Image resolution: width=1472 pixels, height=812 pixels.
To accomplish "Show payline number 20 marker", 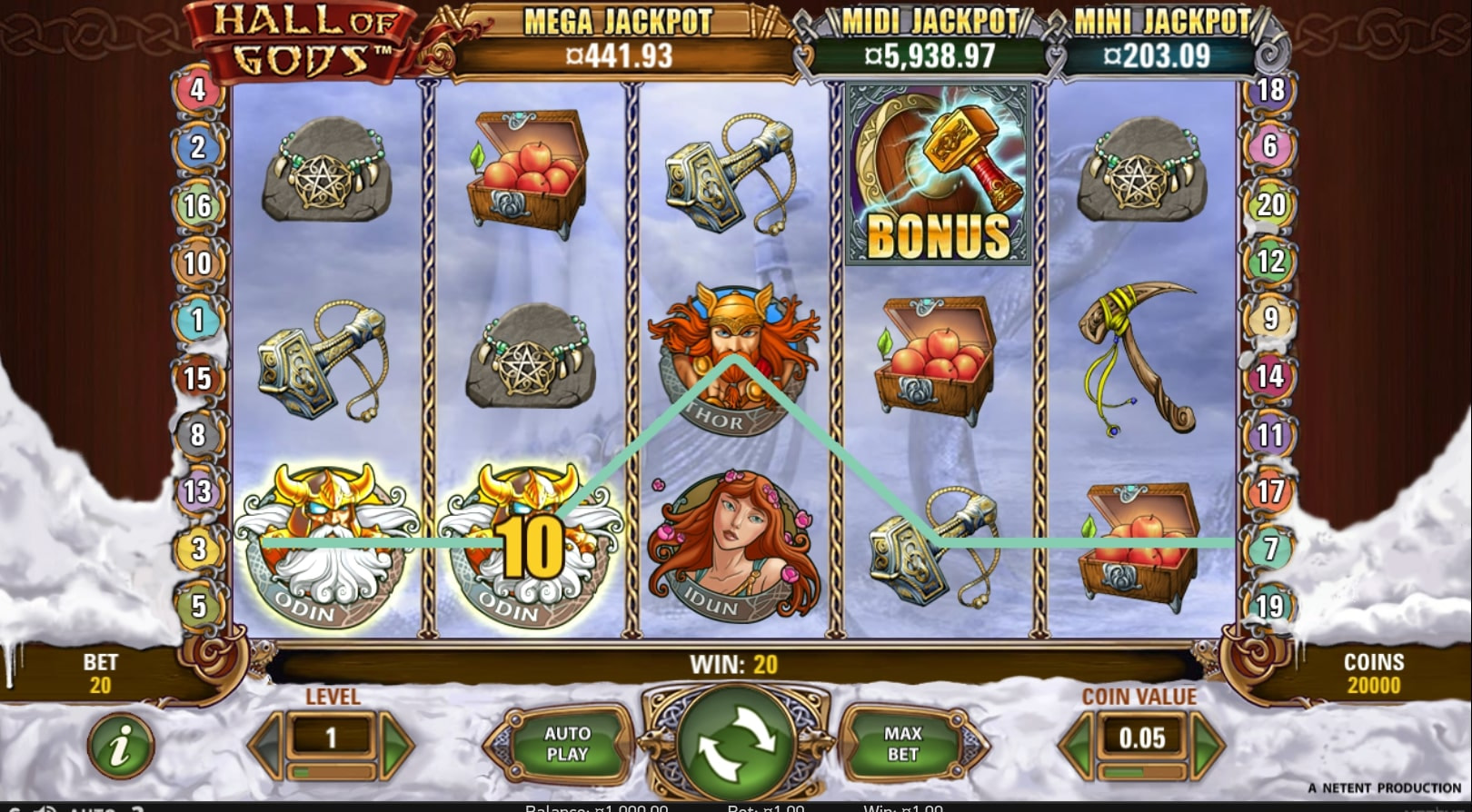I will pos(1270,204).
